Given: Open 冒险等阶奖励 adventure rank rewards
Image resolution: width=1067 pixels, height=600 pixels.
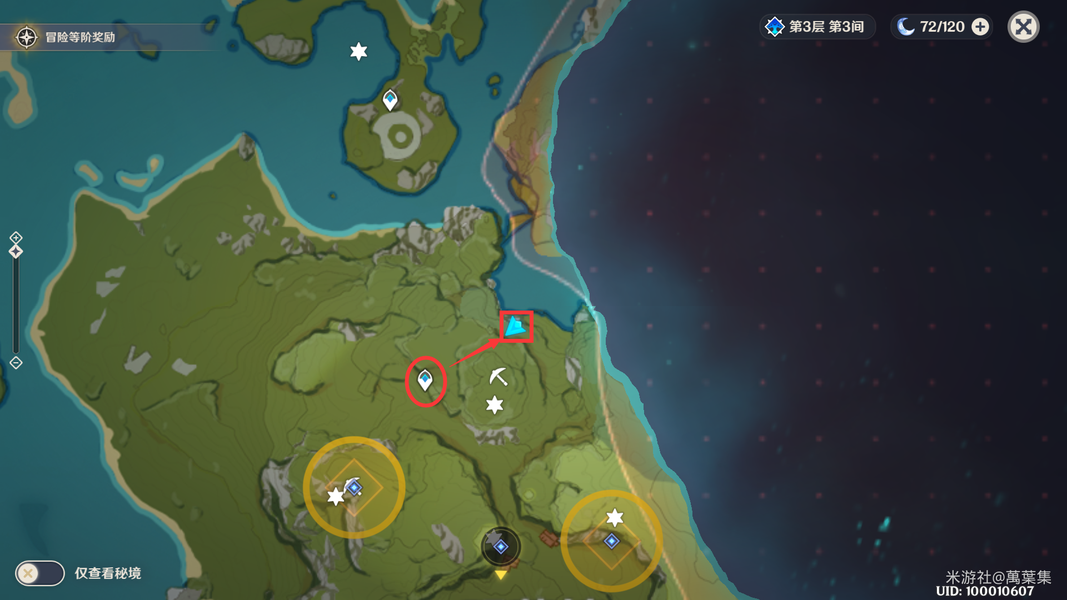Looking at the screenshot, I should (x=67, y=38).
